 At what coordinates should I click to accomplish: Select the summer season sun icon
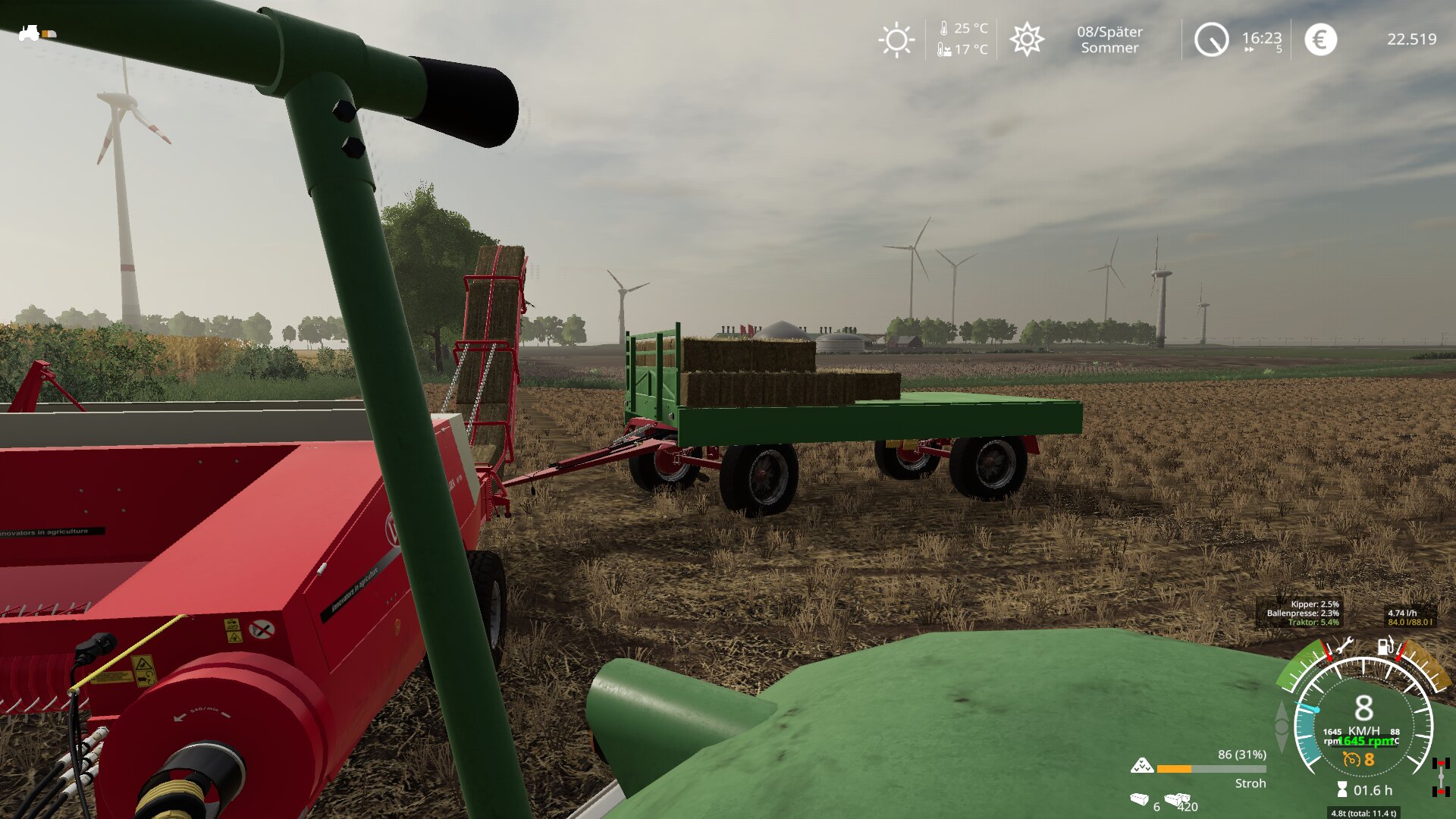coord(1027,39)
